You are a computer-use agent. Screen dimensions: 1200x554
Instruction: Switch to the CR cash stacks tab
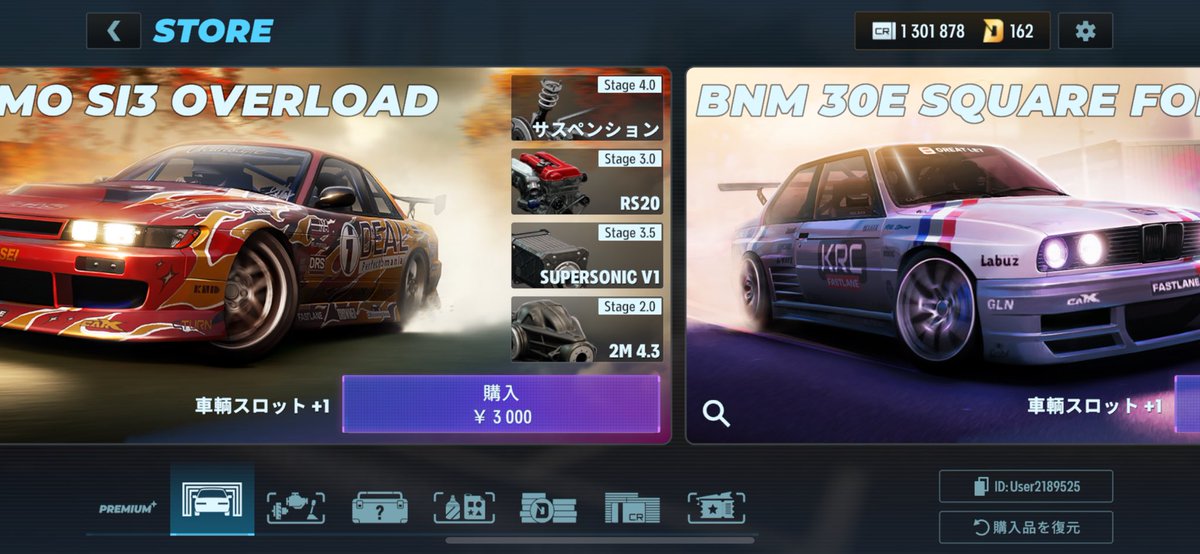pyautogui.click(x=632, y=508)
